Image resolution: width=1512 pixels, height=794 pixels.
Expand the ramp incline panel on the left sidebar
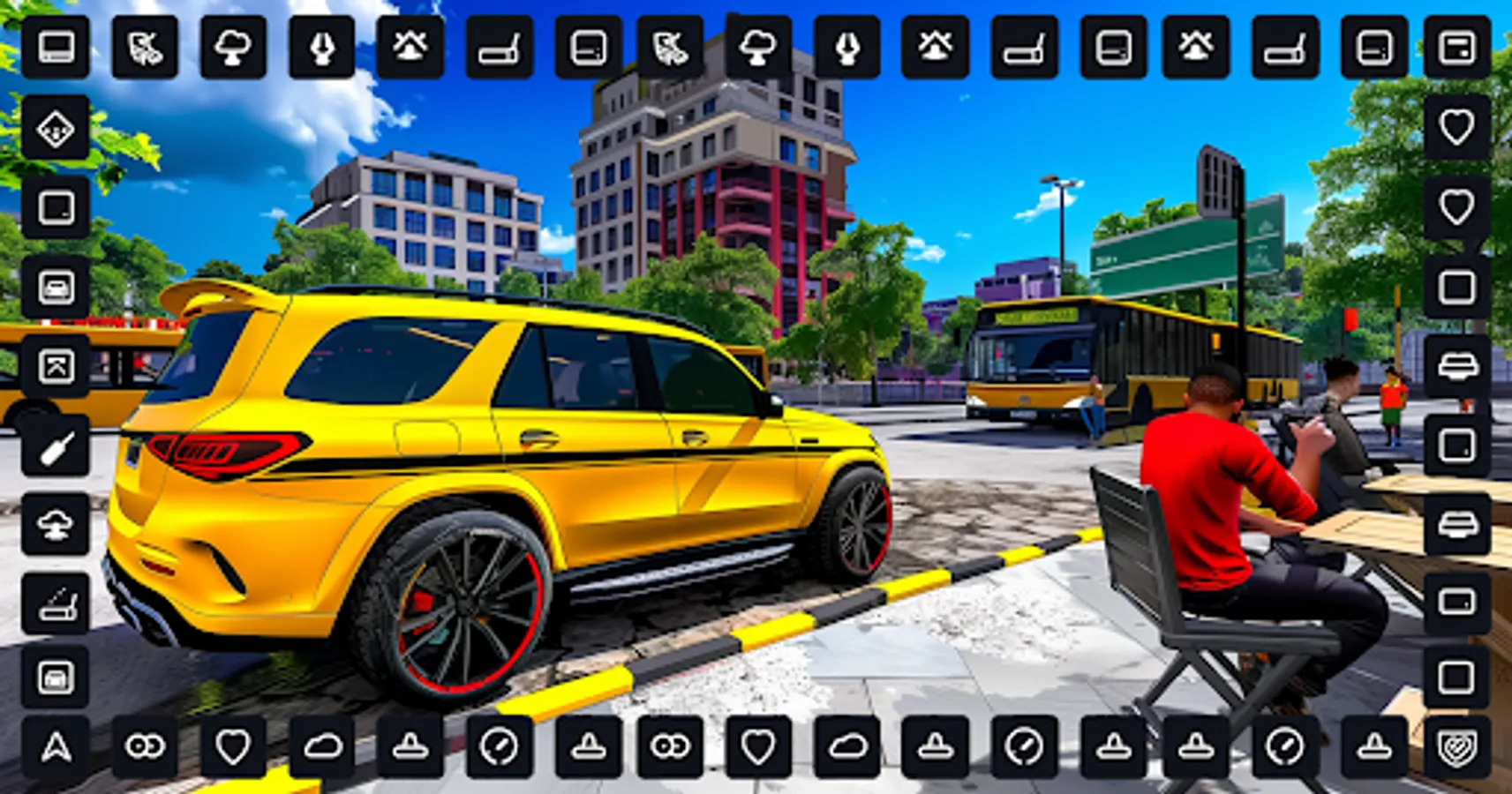(55, 602)
